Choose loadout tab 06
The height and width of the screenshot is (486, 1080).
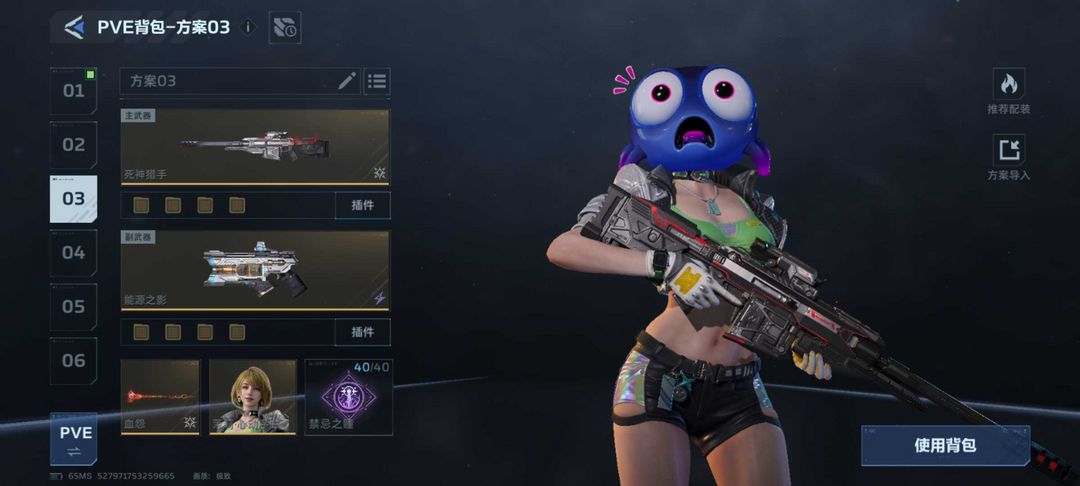click(x=74, y=361)
